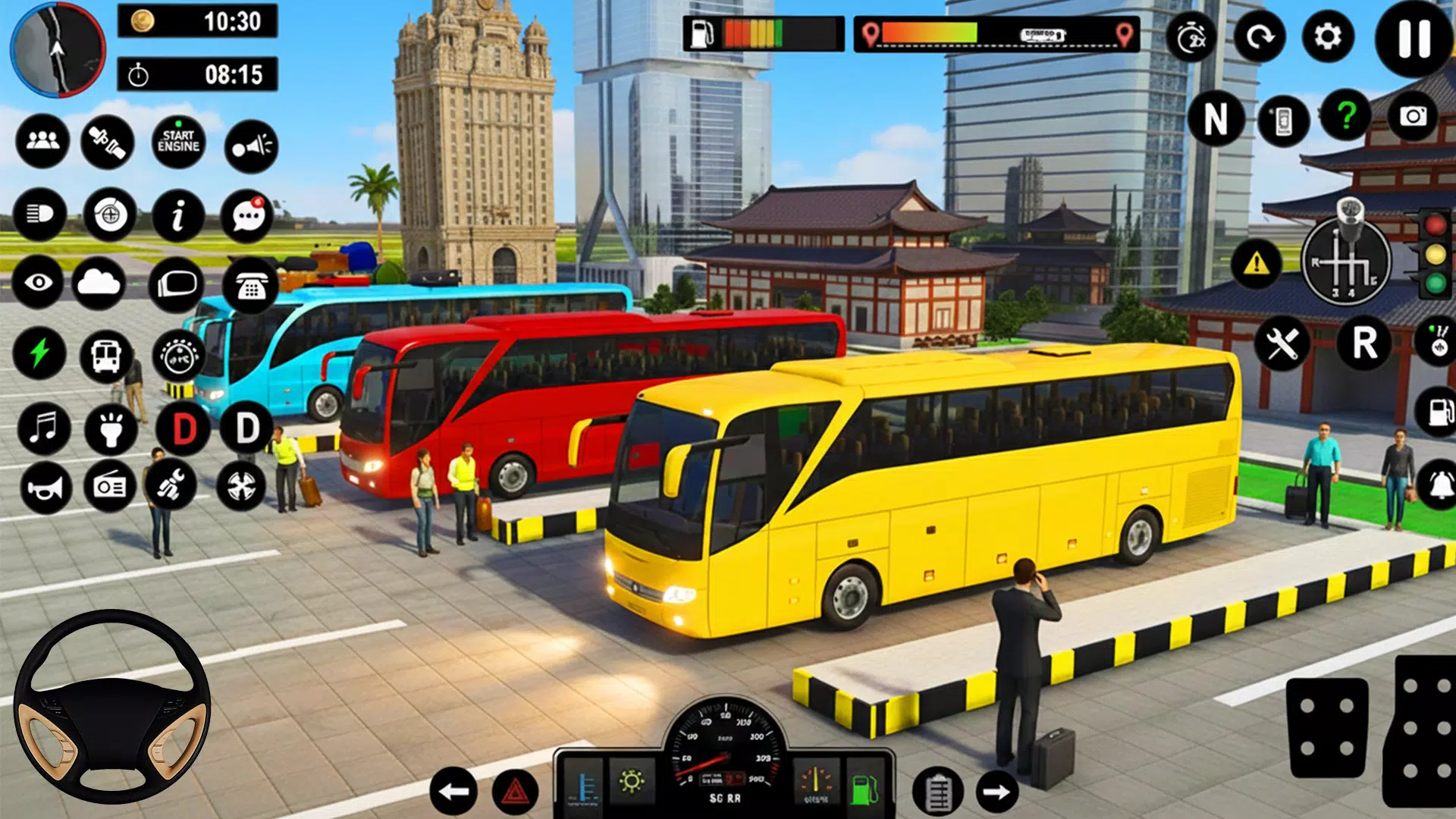The height and width of the screenshot is (819, 1456).
Task: Pause the game
Action: [x=1414, y=38]
